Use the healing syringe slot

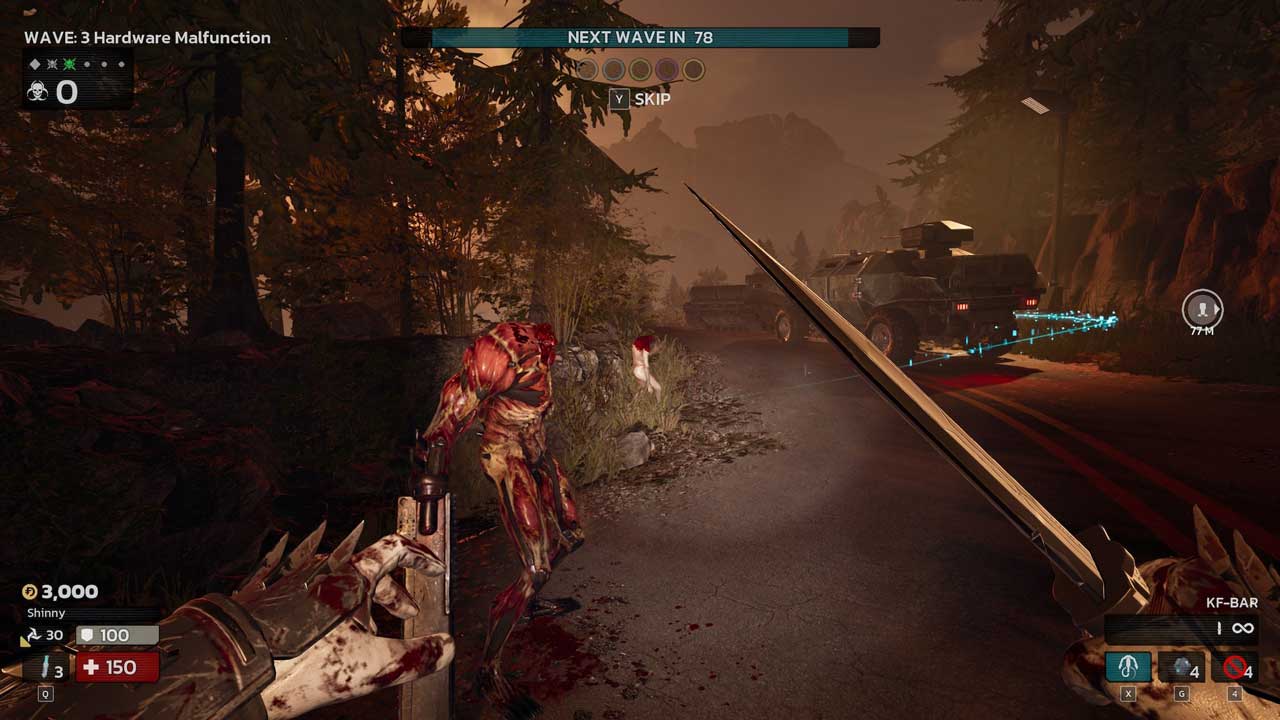[46, 667]
